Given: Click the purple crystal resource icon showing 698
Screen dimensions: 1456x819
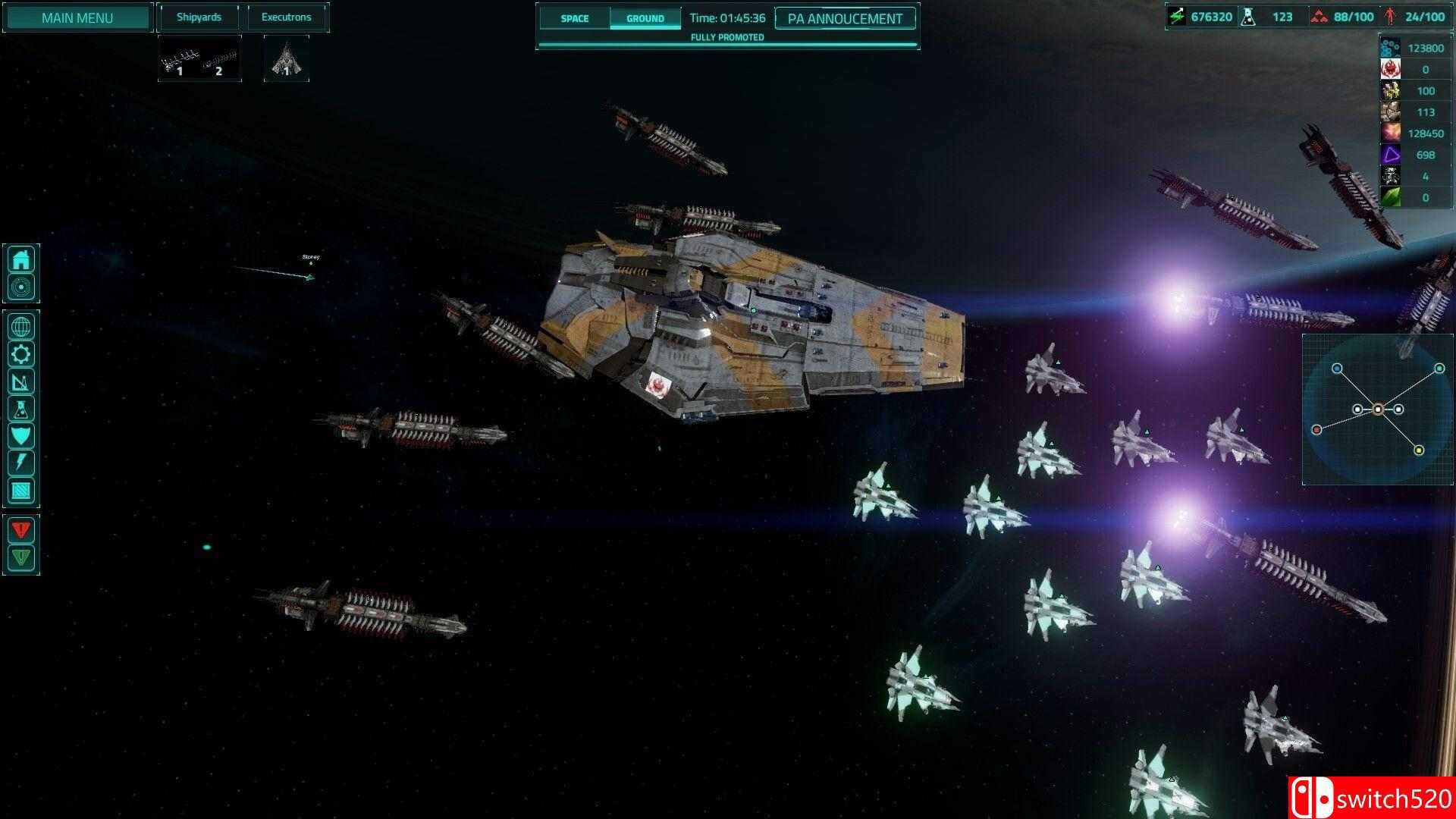Looking at the screenshot, I should 1389,155.
